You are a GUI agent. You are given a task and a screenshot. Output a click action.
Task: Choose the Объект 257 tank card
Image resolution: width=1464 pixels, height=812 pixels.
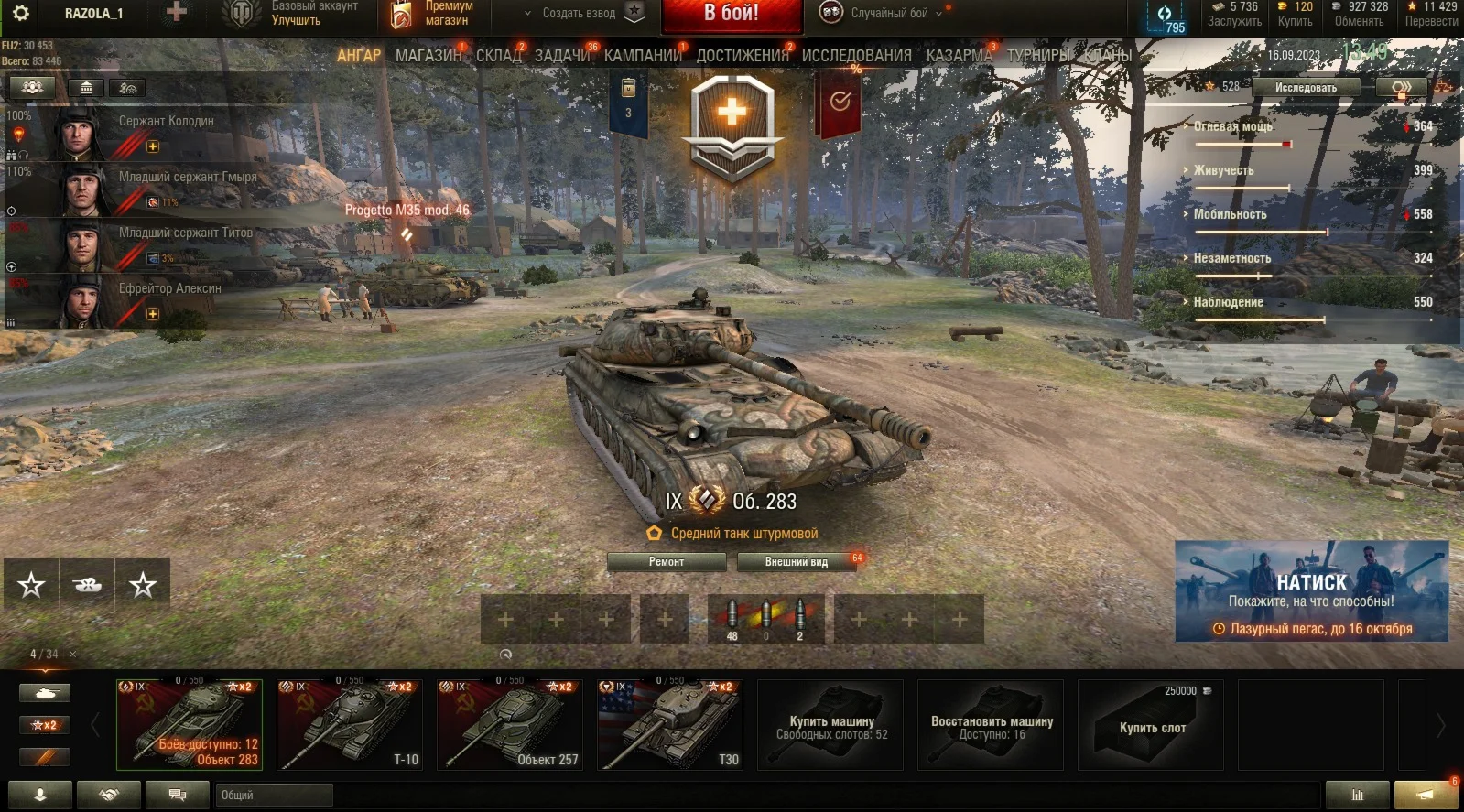510,724
